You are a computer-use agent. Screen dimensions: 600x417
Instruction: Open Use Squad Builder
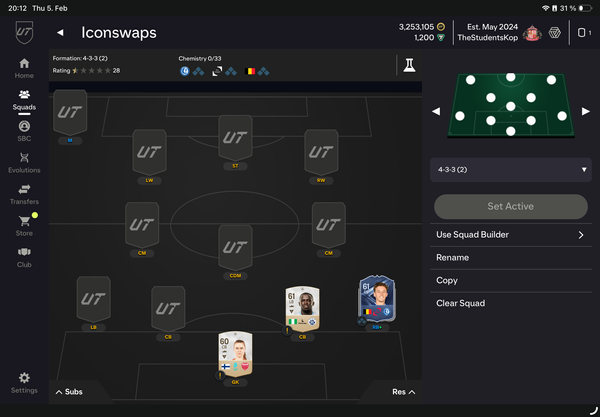(511, 235)
